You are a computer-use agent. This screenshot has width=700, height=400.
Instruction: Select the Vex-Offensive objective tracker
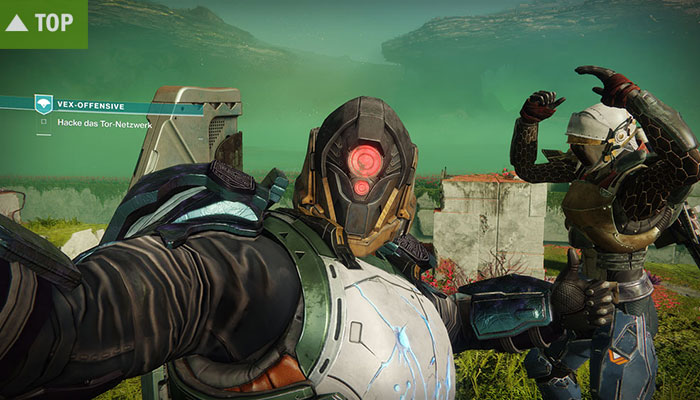pyautogui.click(x=88, y=103)
